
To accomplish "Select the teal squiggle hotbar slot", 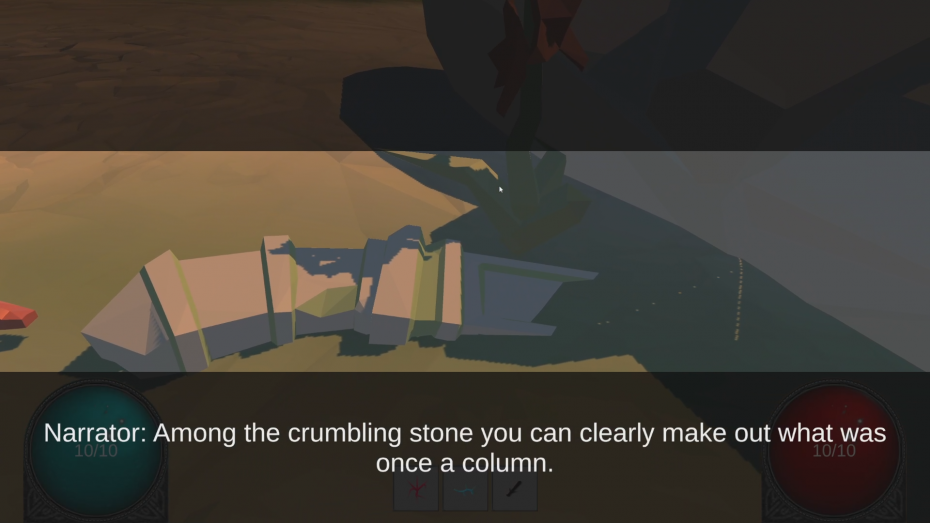I will tap(465, 492).
